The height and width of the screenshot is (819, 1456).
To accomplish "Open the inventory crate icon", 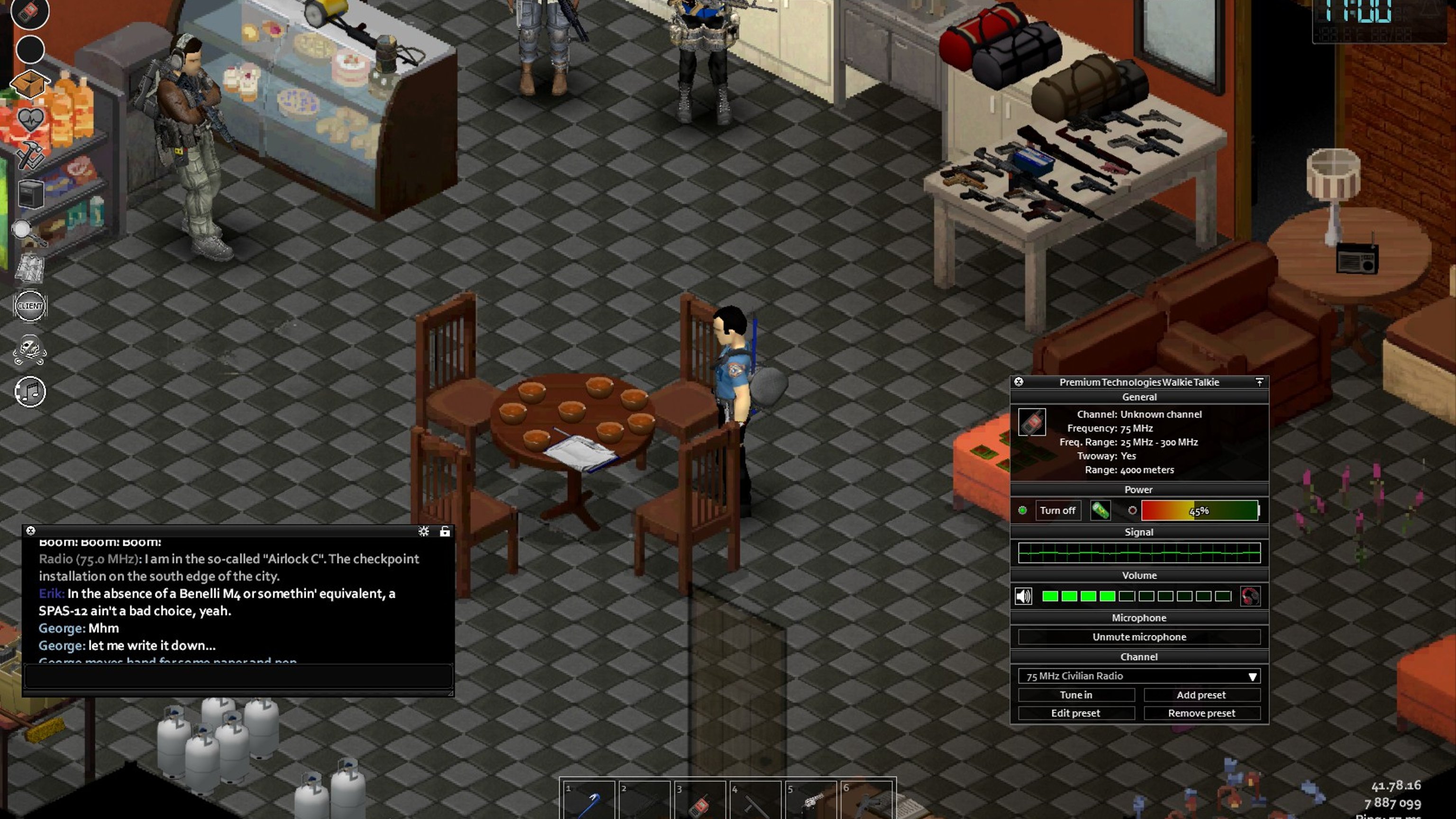I will pos(29,83).
